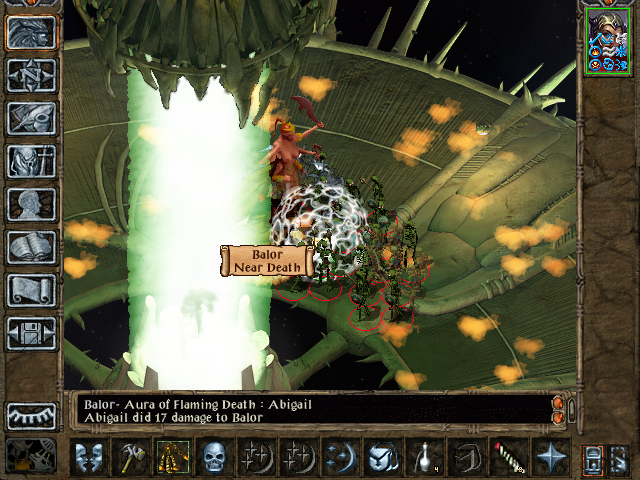Click the checkmark shield action button
Screen dimensions: 640x480
(x=382, y=457)
